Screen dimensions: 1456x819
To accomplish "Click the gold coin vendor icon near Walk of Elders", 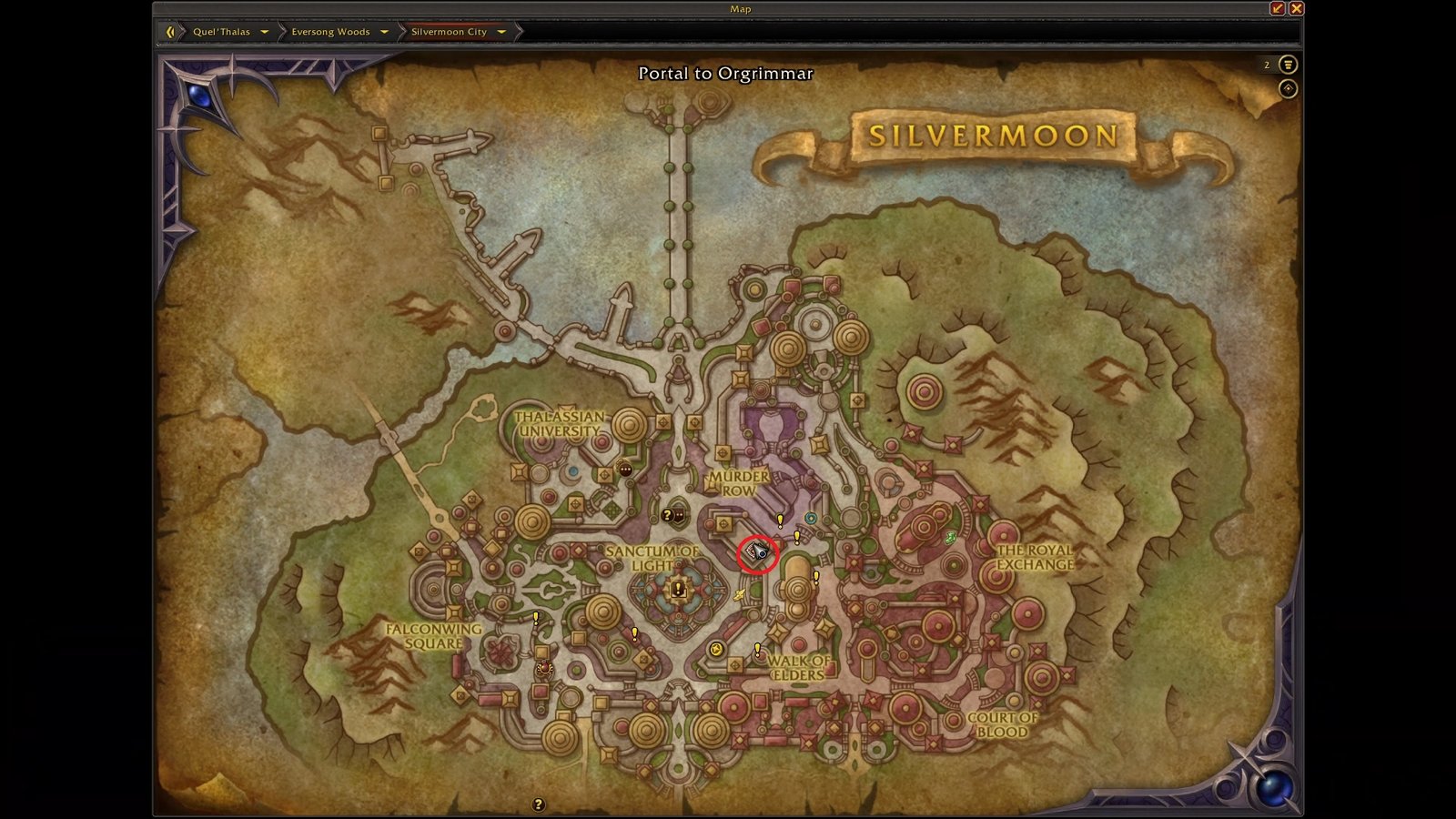I will [716, 647].
